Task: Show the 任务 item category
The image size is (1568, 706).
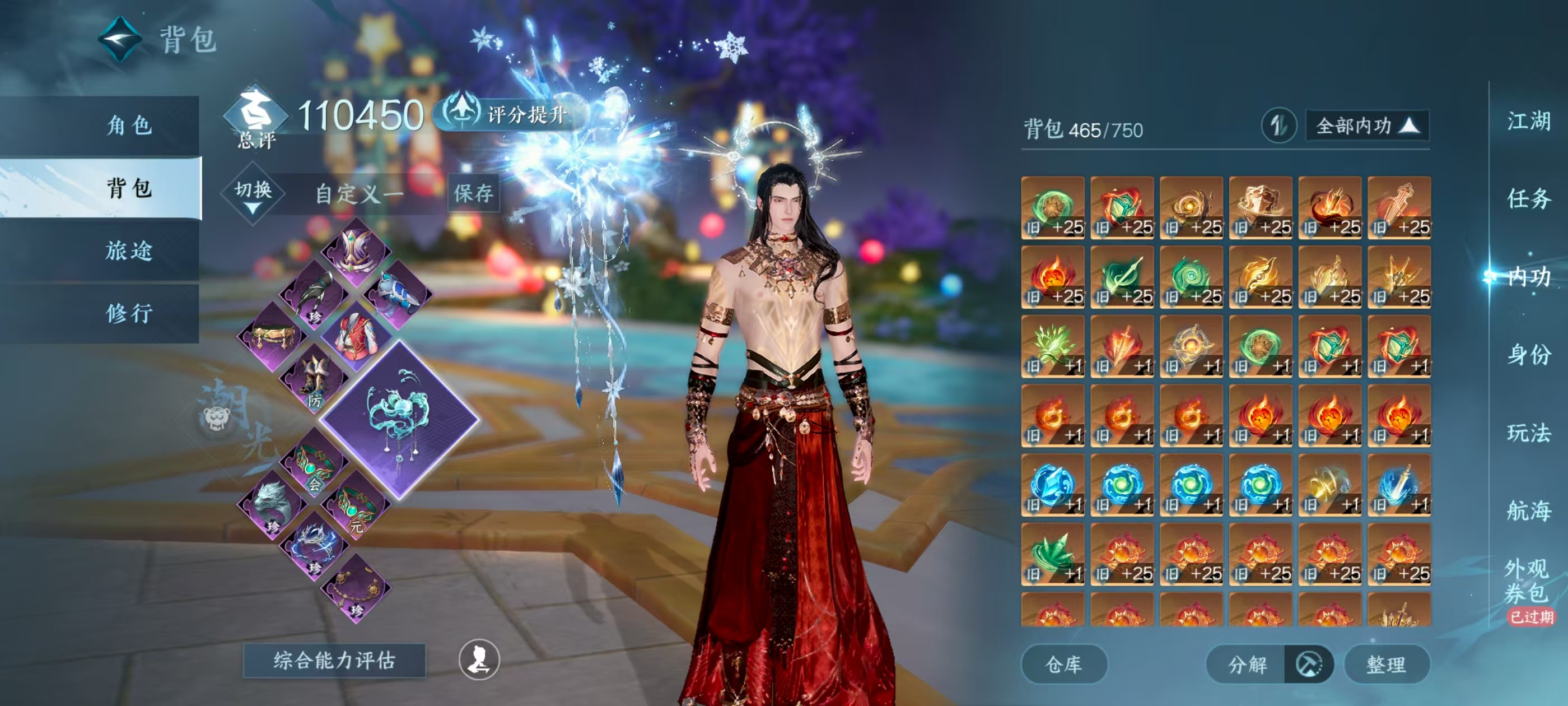Action: (x=1528, y=198)
